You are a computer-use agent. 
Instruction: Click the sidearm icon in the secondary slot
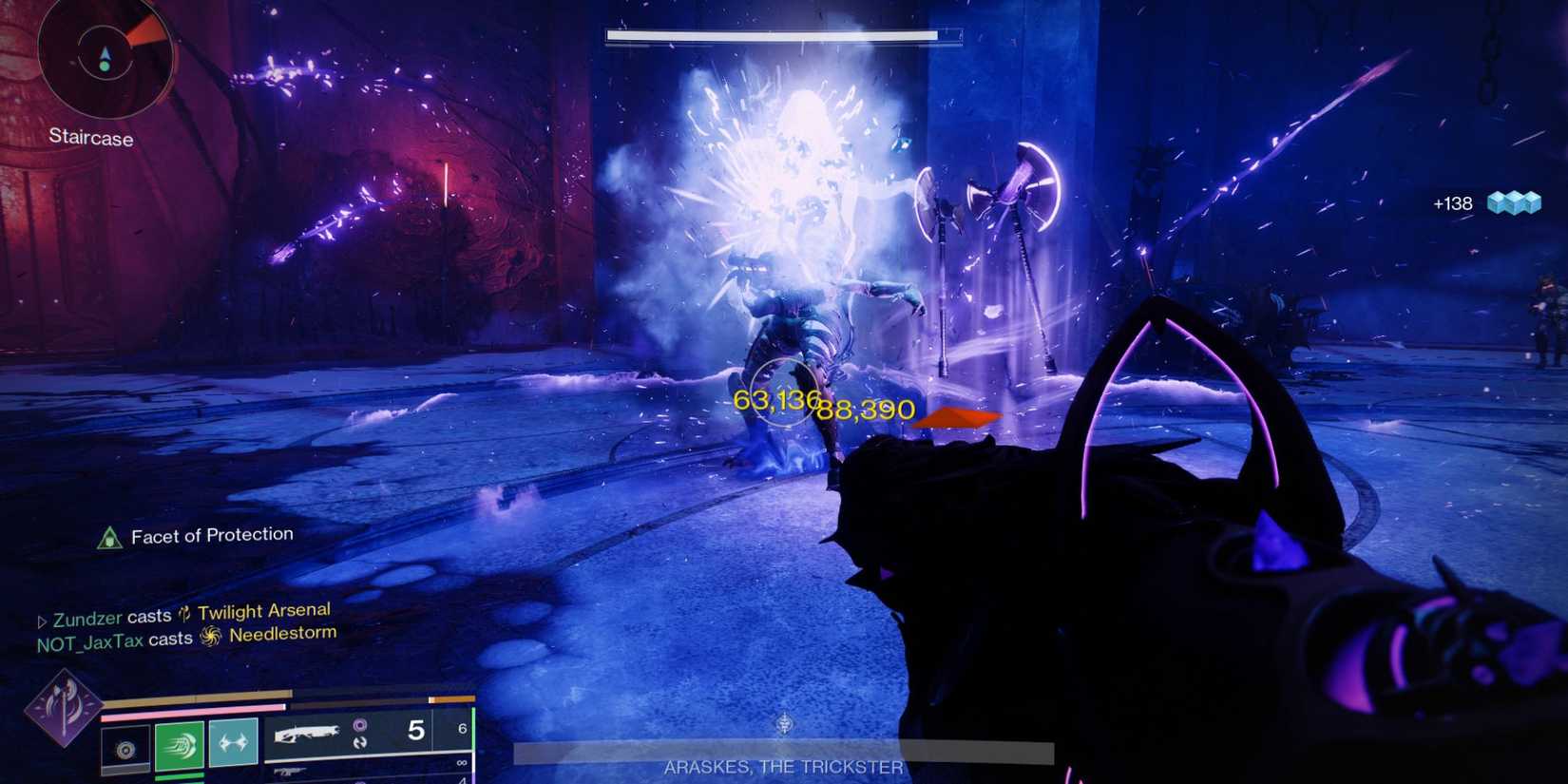pyautogui.click(x=289, y=770)
